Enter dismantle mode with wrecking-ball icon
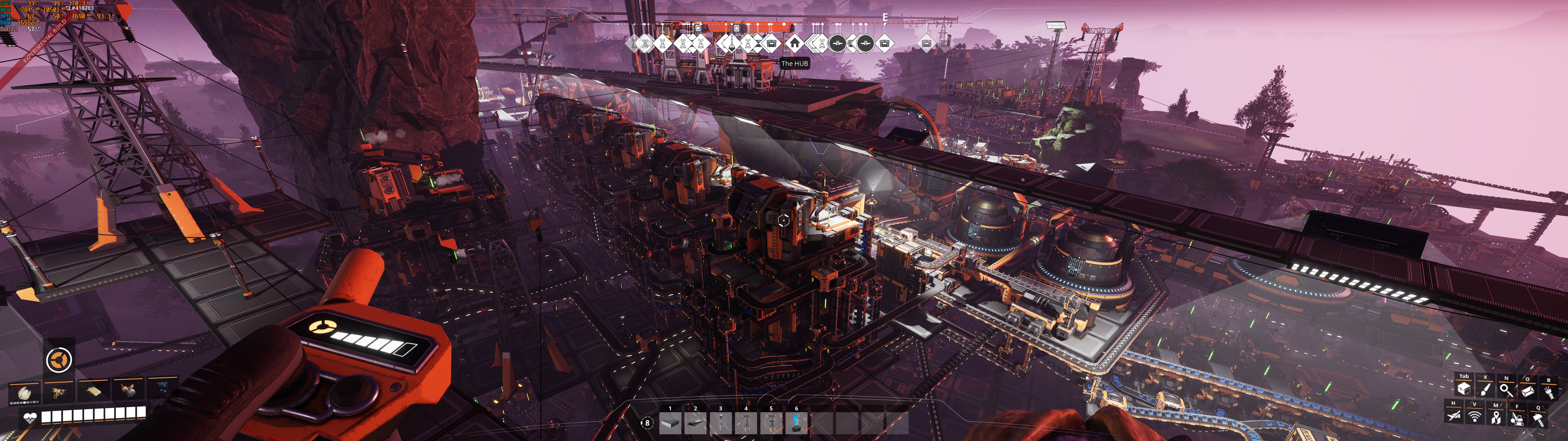The width and height of the screenshot is (1568, 441). point(1517,418)
